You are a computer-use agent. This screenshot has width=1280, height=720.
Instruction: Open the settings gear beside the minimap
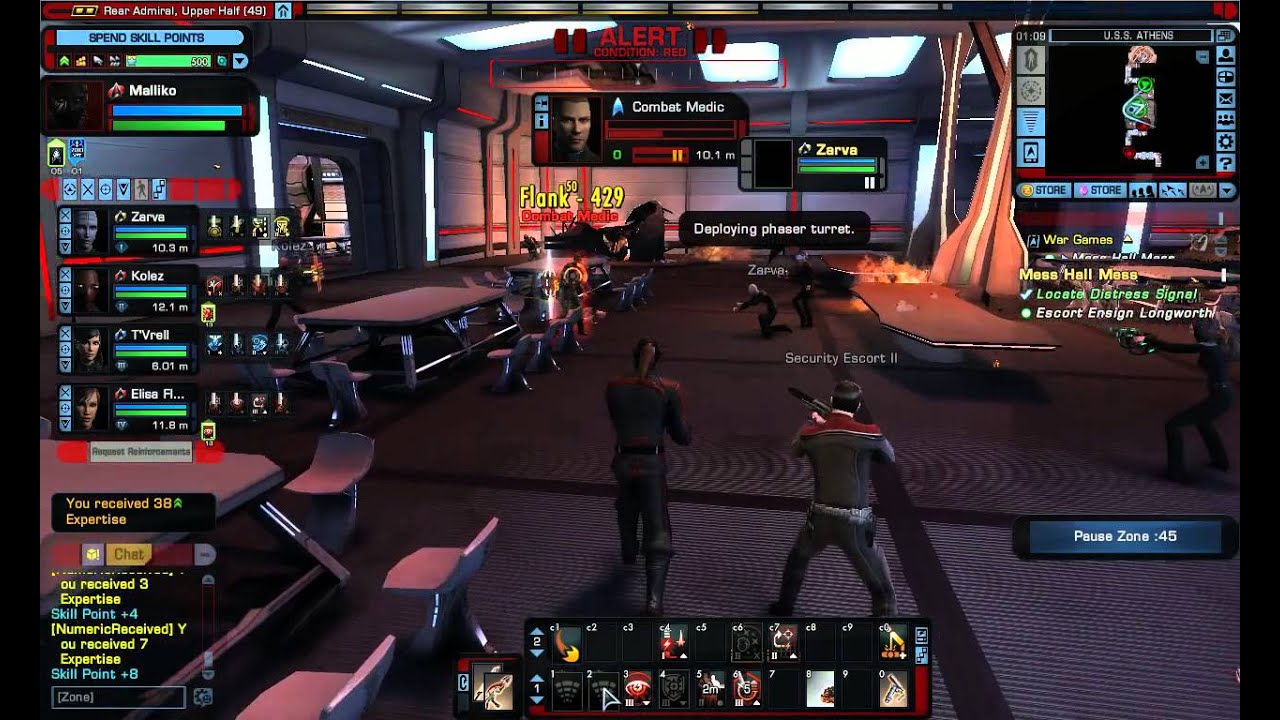(1226, 141)
